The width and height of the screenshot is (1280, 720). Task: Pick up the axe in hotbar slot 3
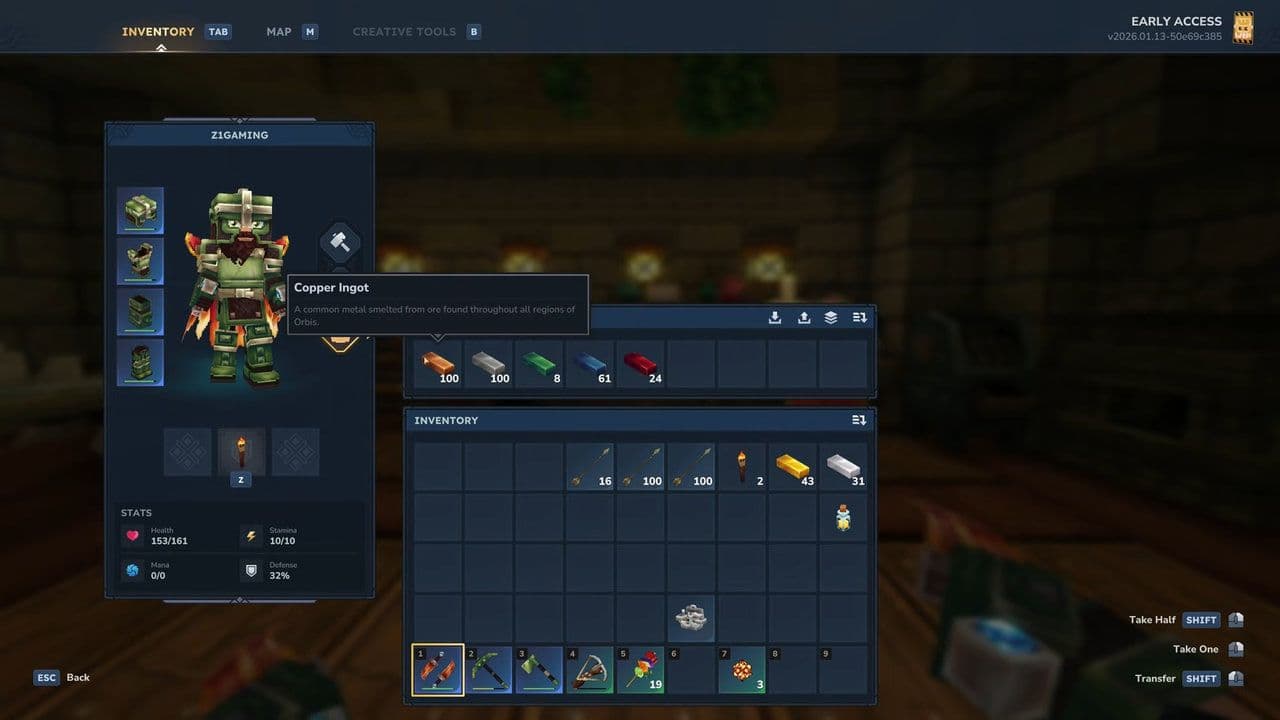[x=539, y=670]
